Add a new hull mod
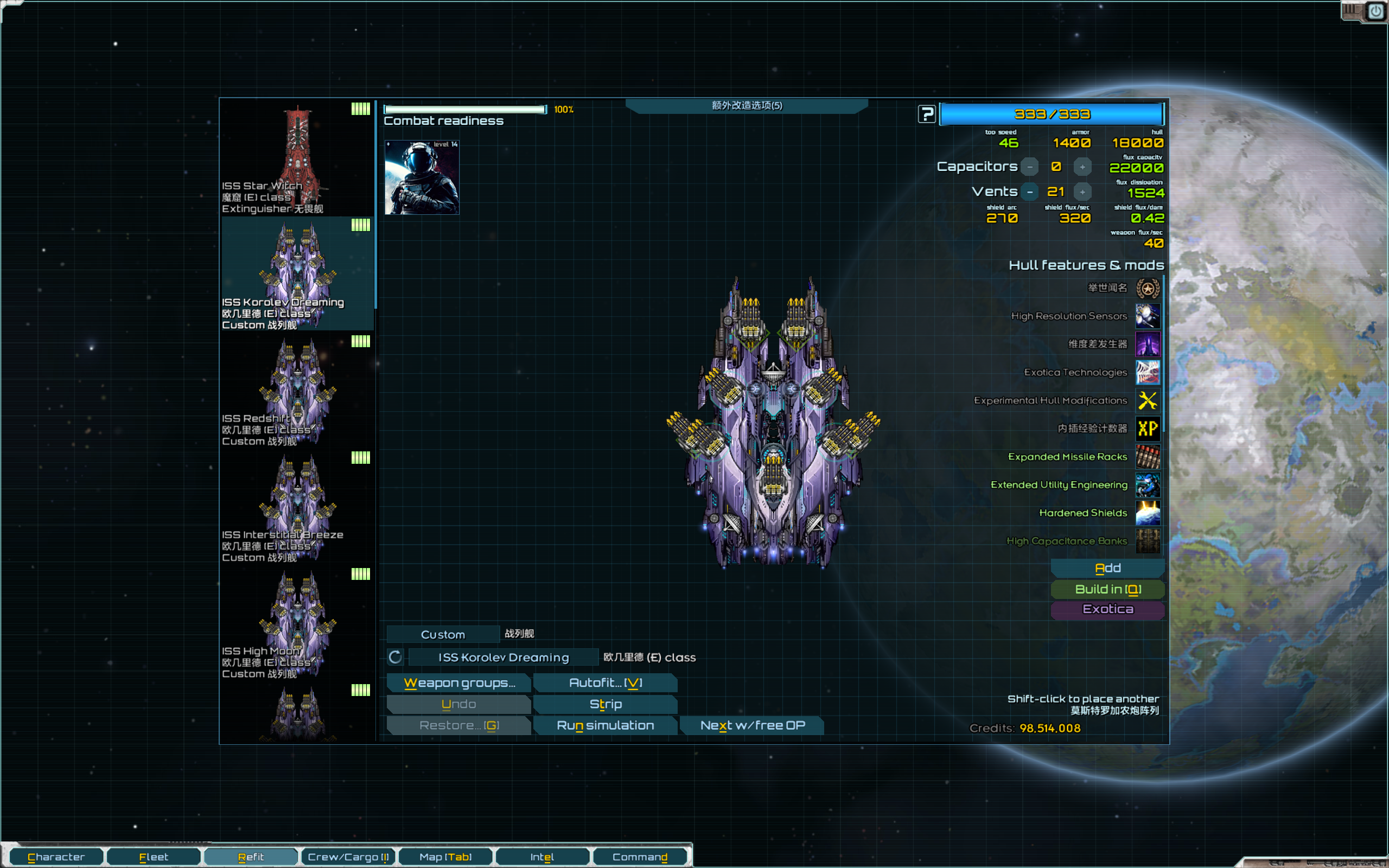 (1107, 568)
